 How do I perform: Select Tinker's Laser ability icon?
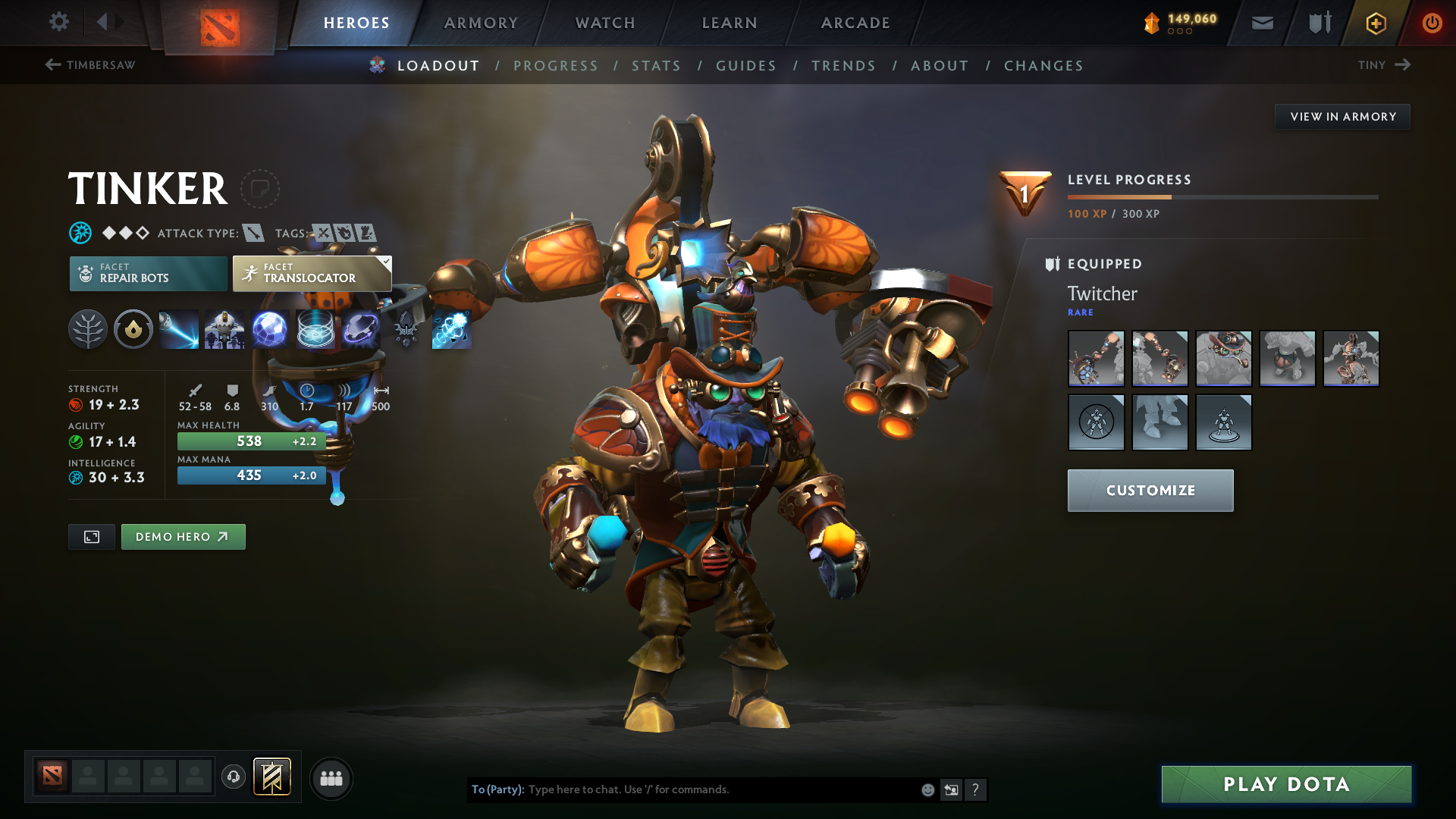pos(179,329)
